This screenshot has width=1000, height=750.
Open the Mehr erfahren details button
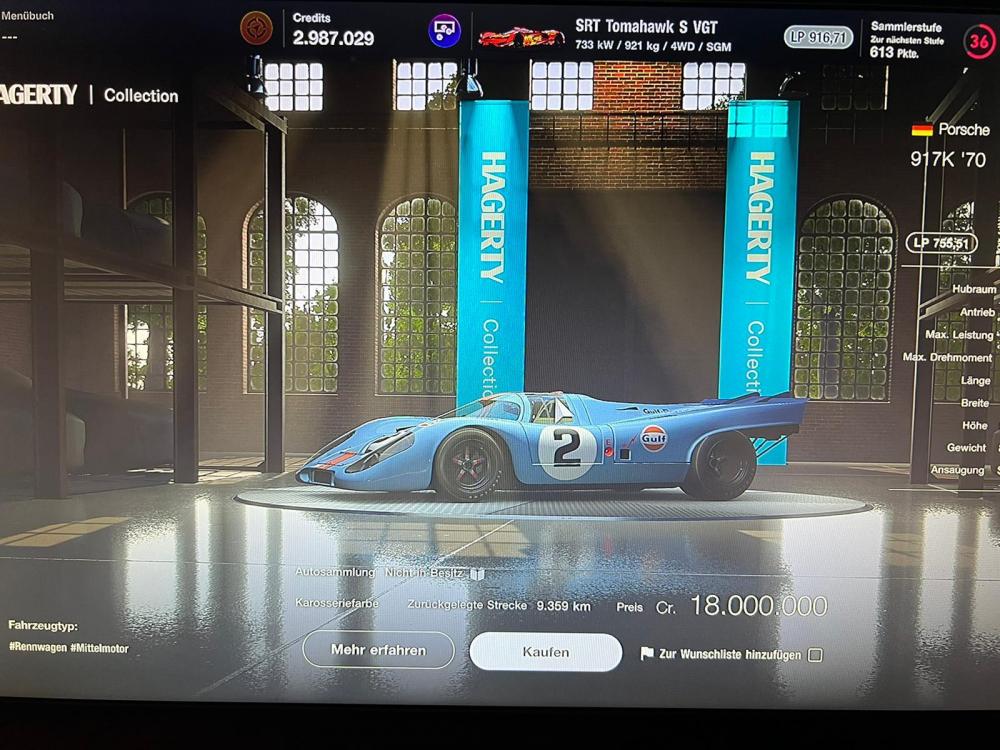click(378, 650)
